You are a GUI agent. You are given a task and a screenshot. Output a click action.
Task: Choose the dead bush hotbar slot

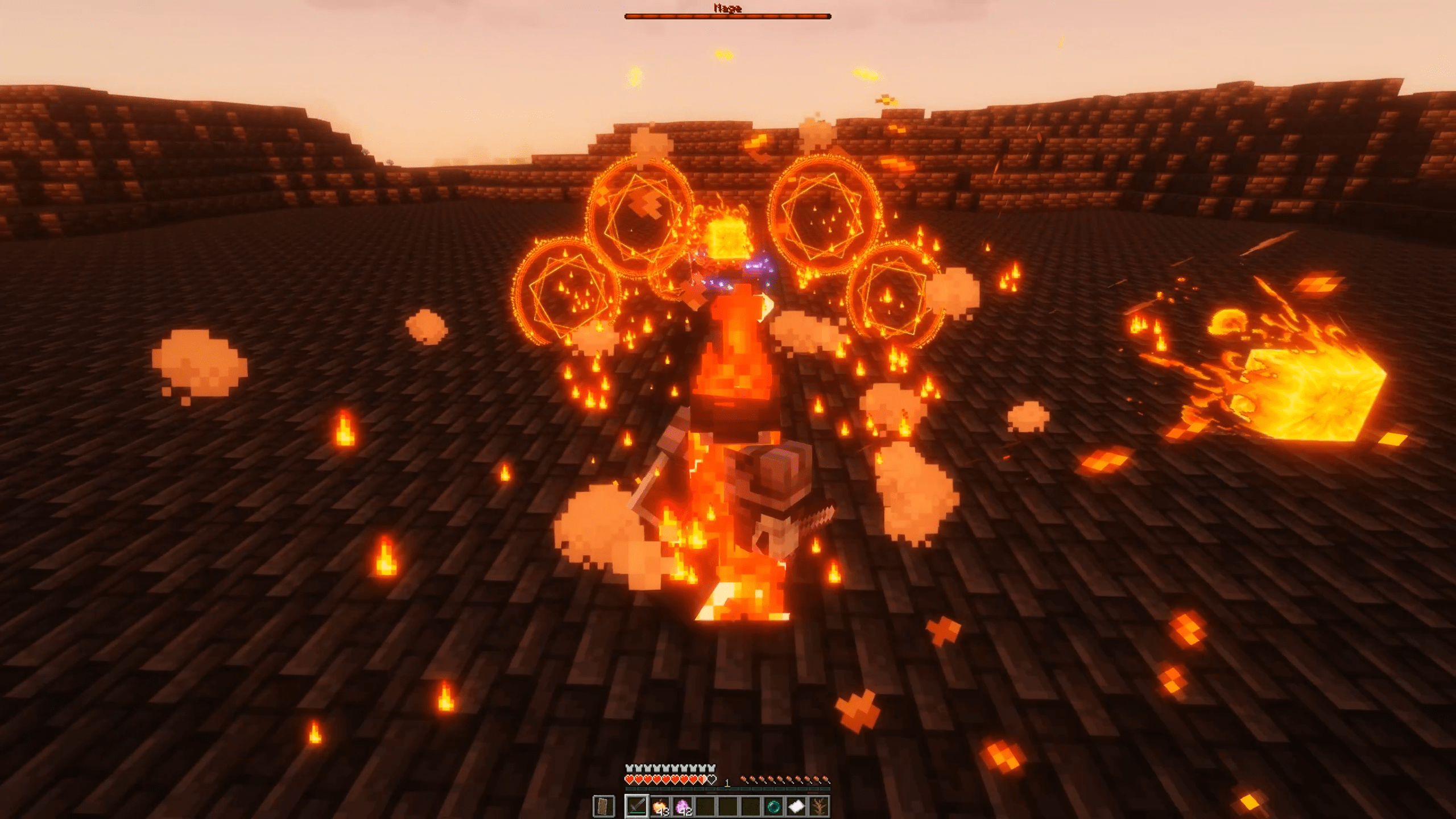pos(818,806)
